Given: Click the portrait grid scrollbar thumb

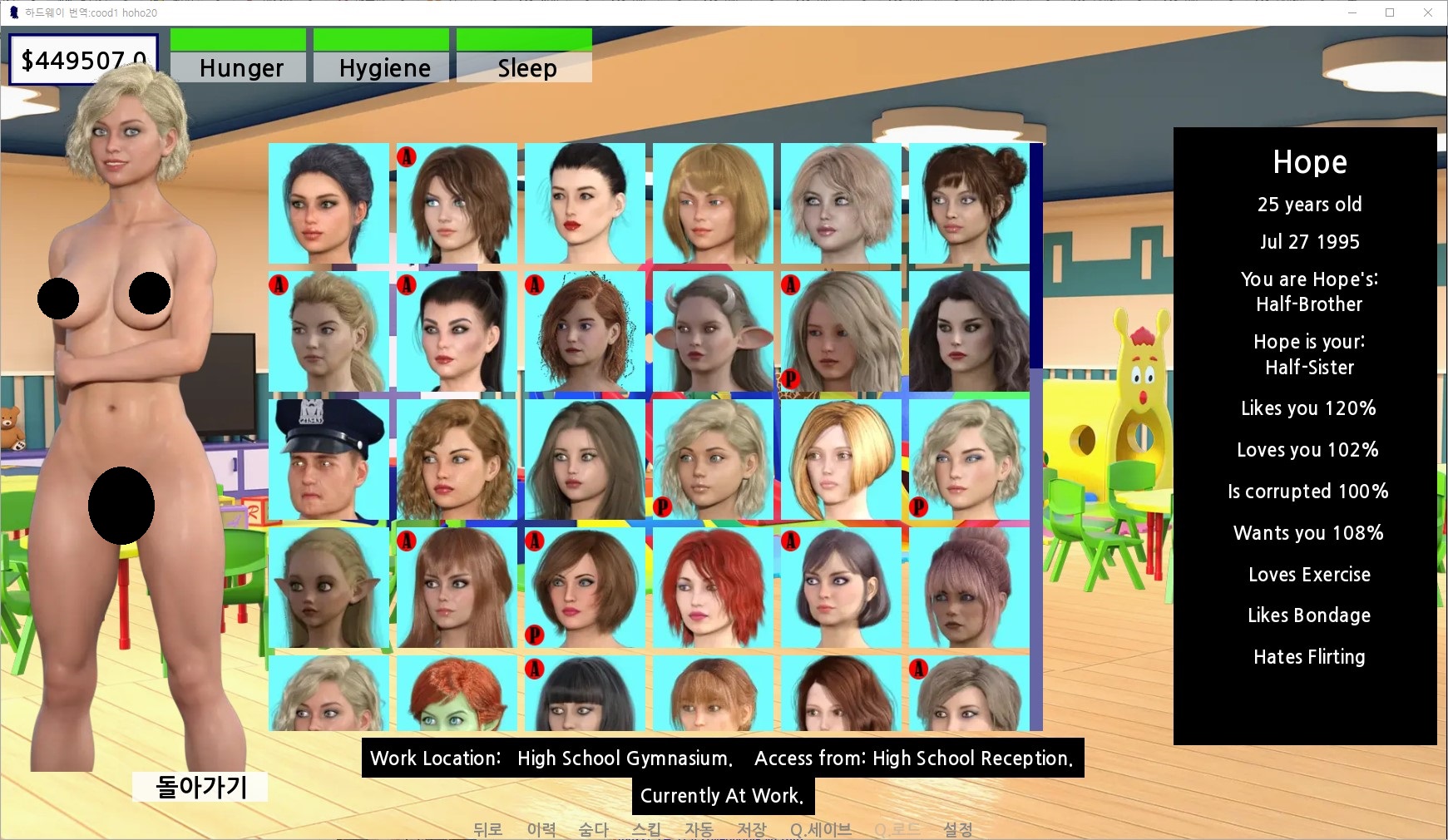Looking at the screenshot, I should click(x=1036, y=256).
